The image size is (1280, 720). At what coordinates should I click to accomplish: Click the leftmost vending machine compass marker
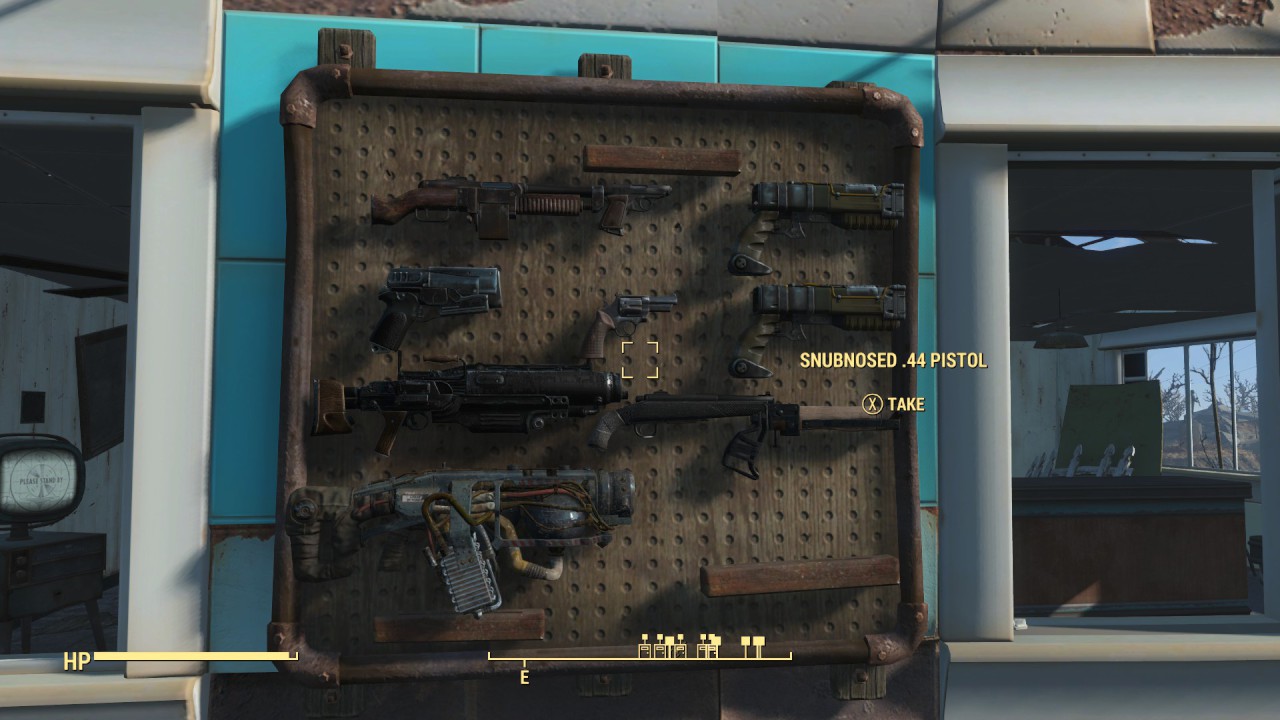644,650
